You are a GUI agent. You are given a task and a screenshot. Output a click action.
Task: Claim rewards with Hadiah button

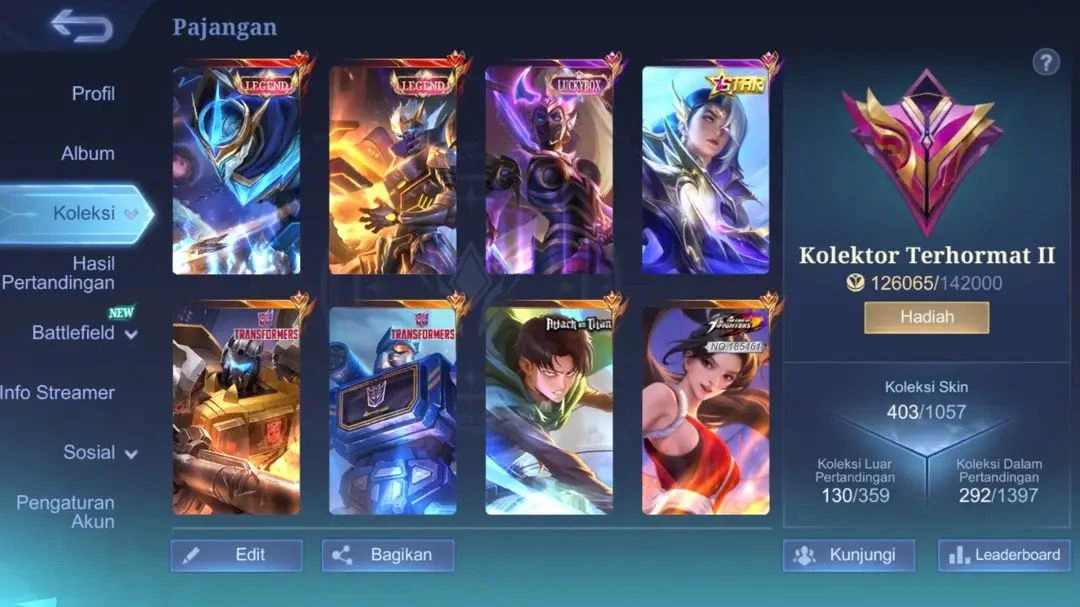pyautogui.click(x=926, y=317)
